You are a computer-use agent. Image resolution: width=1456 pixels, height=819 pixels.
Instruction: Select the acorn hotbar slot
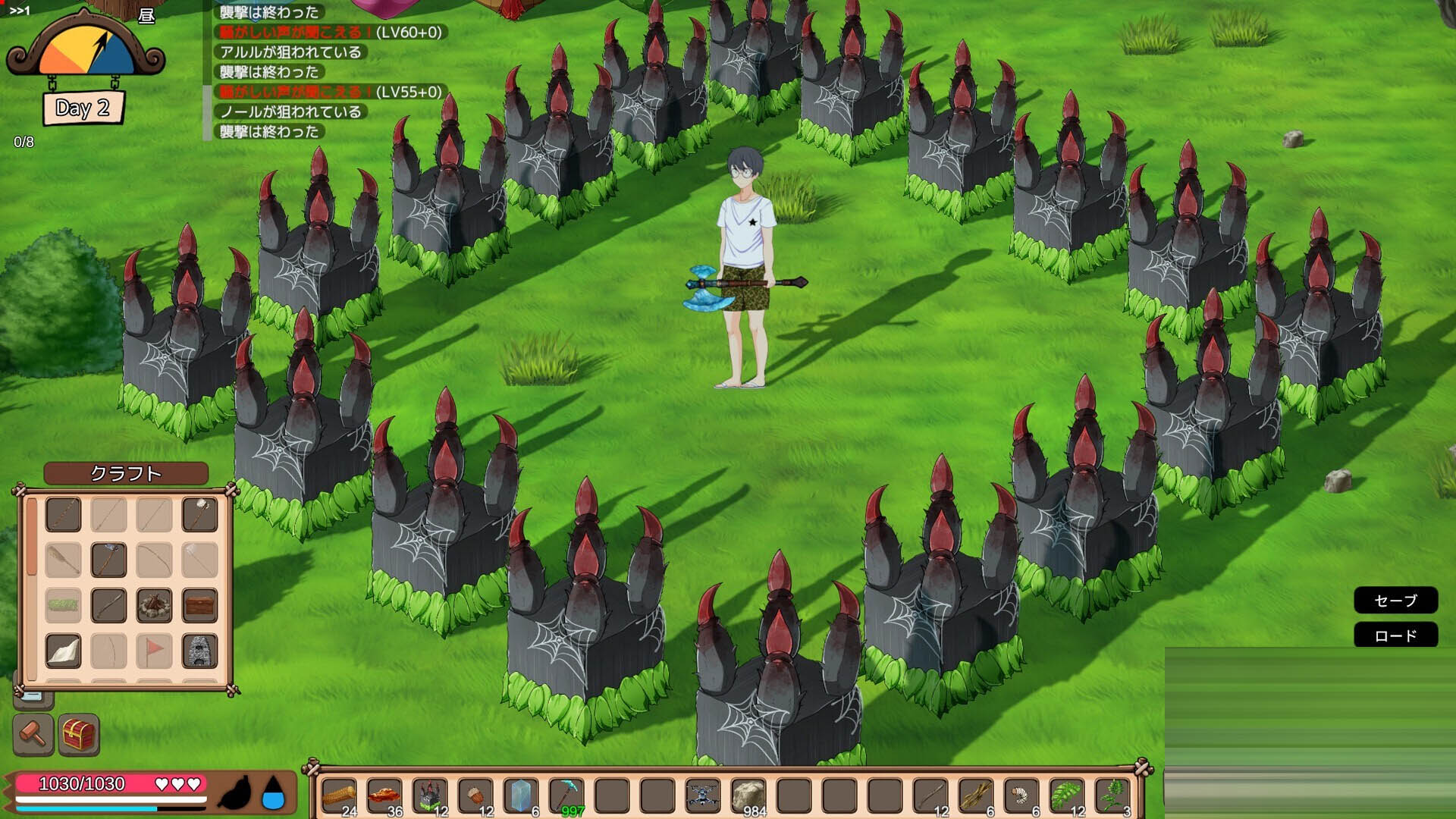point(475,796)
